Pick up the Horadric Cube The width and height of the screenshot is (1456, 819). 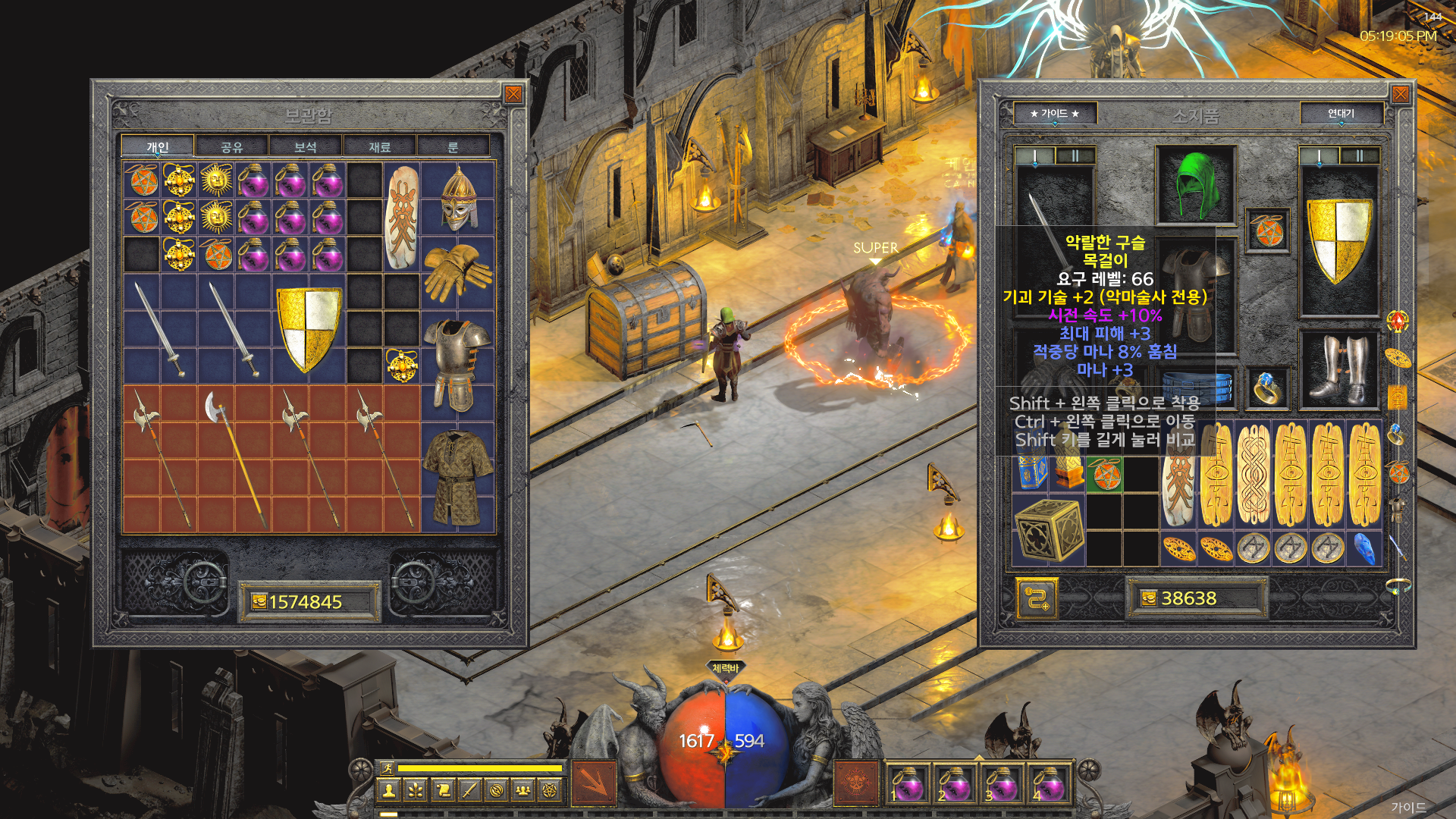(1048, 530)
